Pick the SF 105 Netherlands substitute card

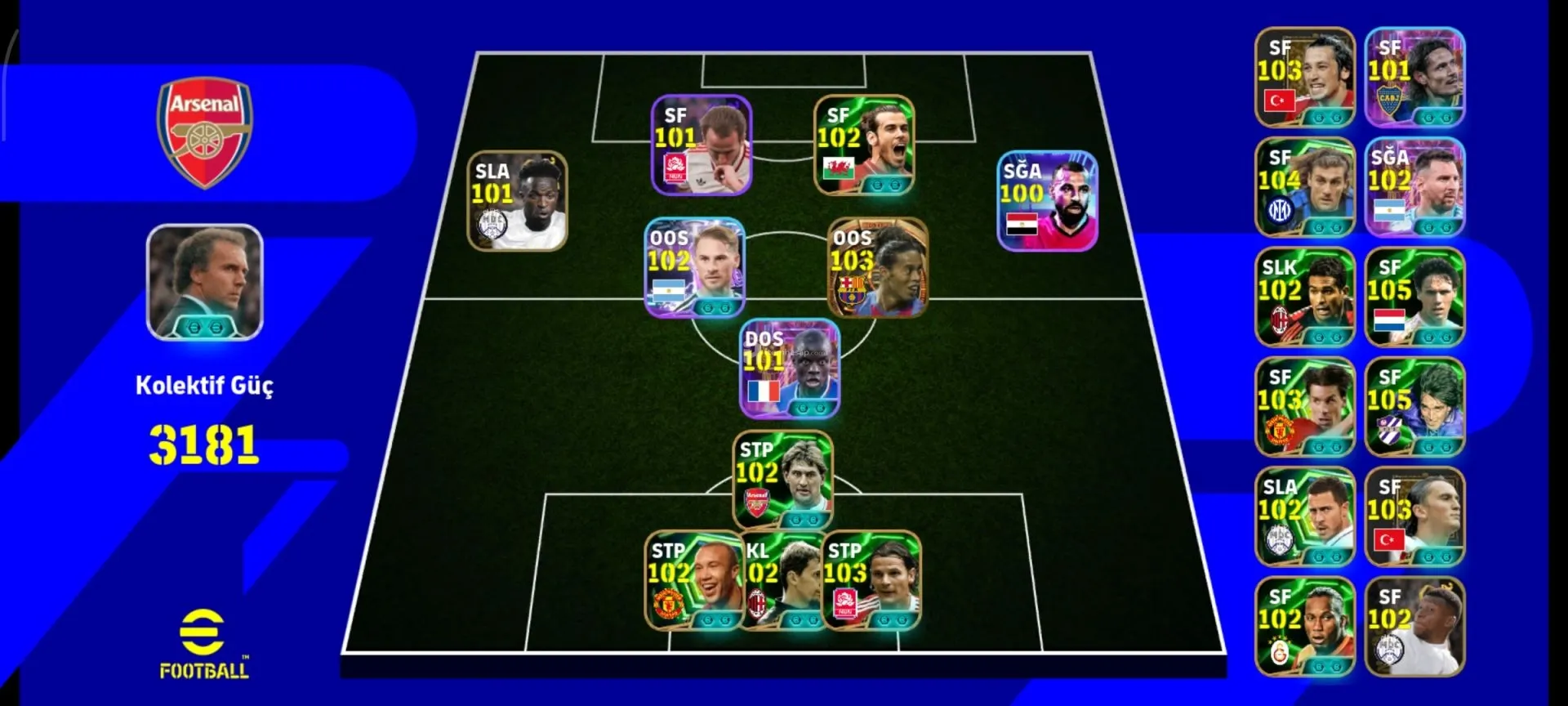tap(1414, 297)
